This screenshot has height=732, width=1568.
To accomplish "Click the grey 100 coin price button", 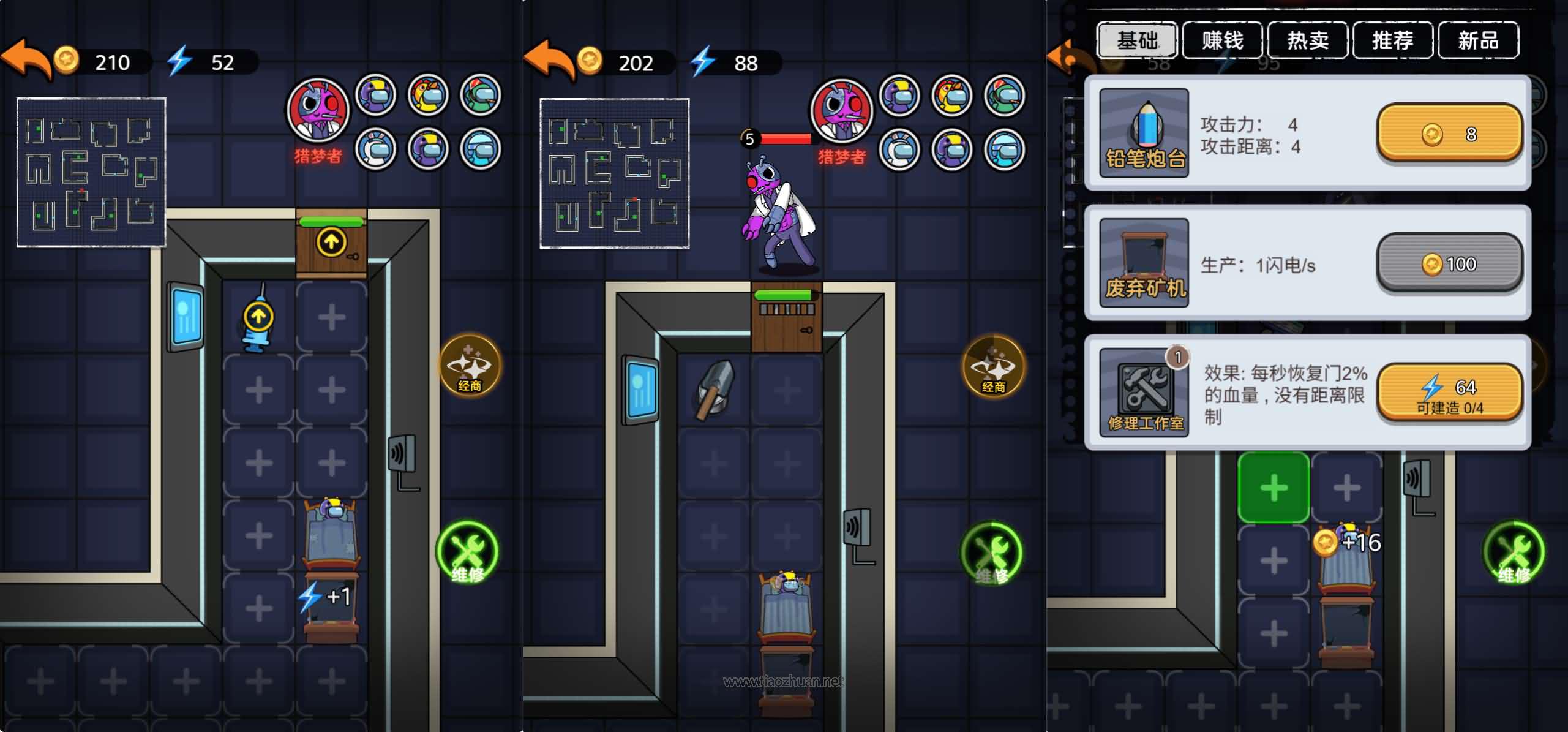I will [1449, 263].
